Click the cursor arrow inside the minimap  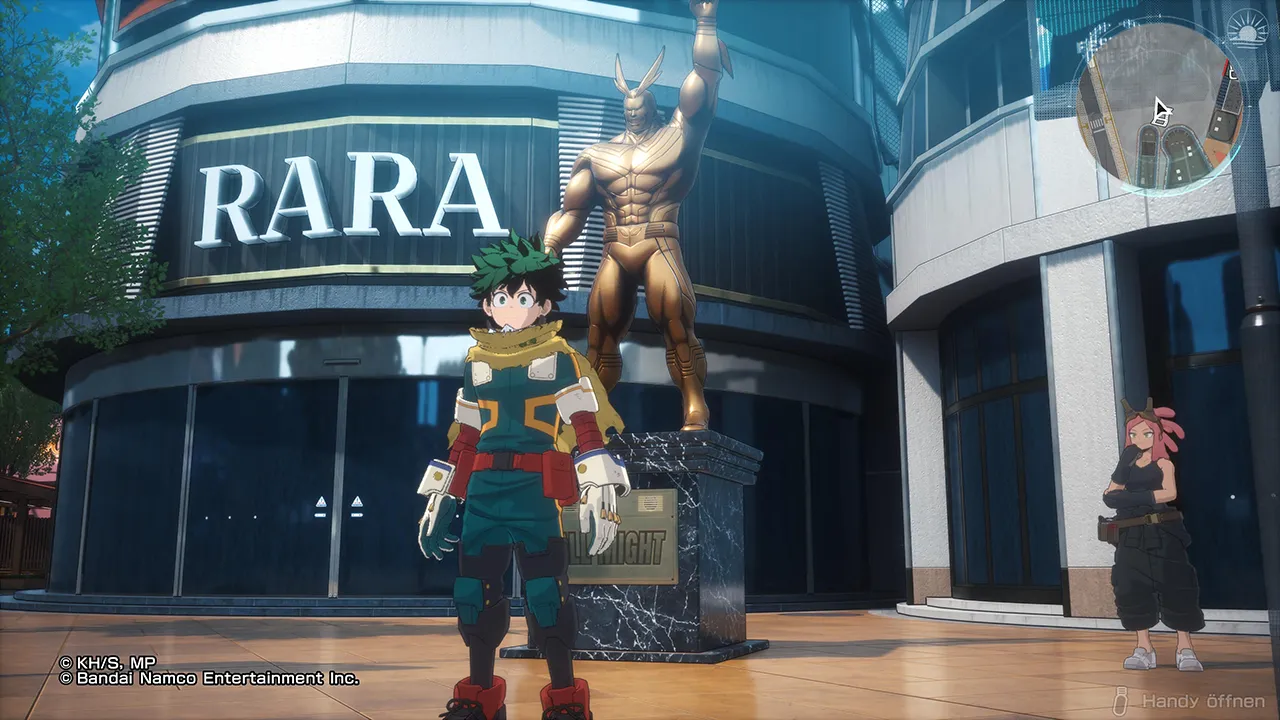(x=1161, y=108)
